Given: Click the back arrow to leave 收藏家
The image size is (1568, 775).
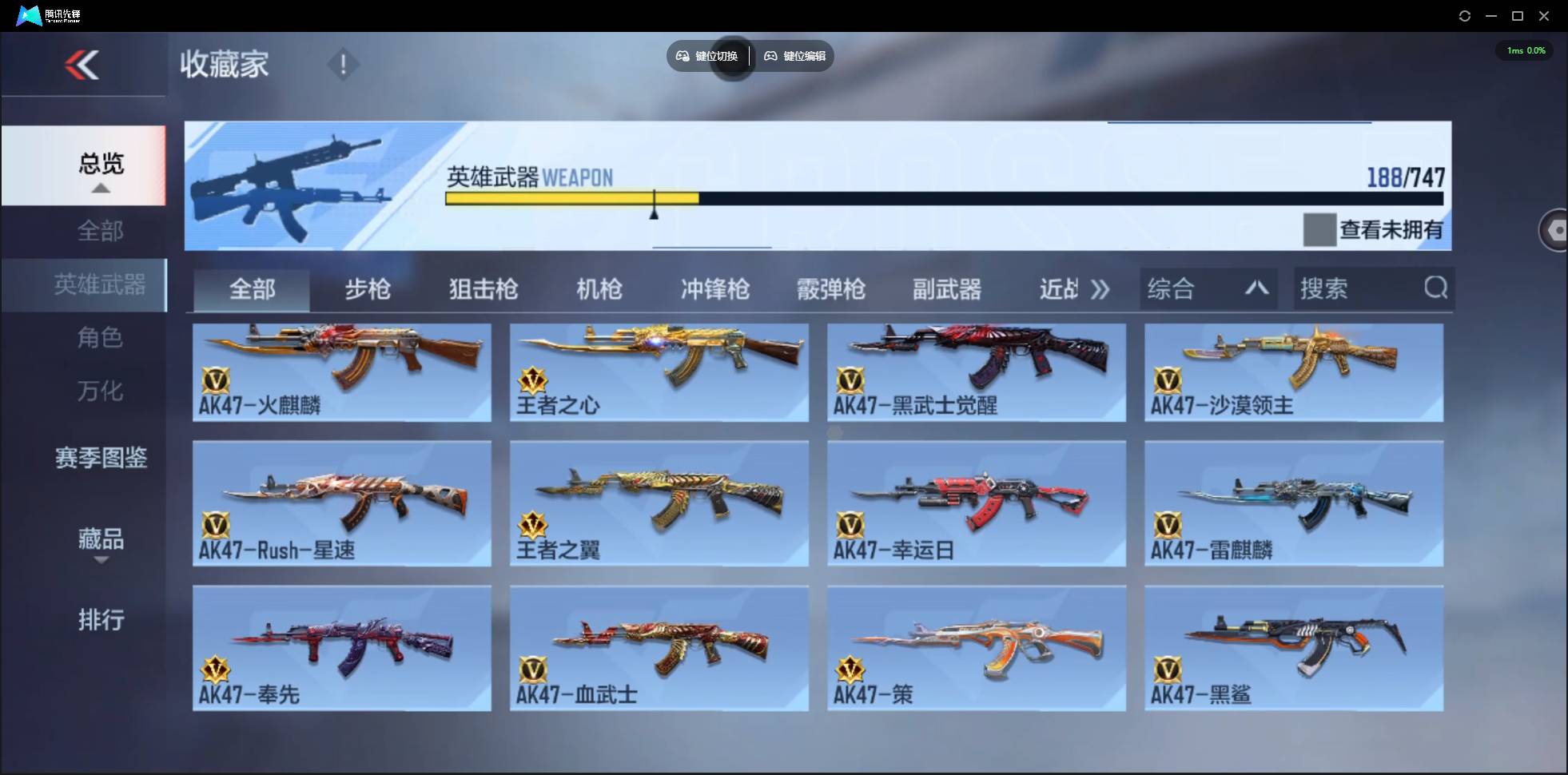Looking at the screenshot, I should (x=84, y=65).
